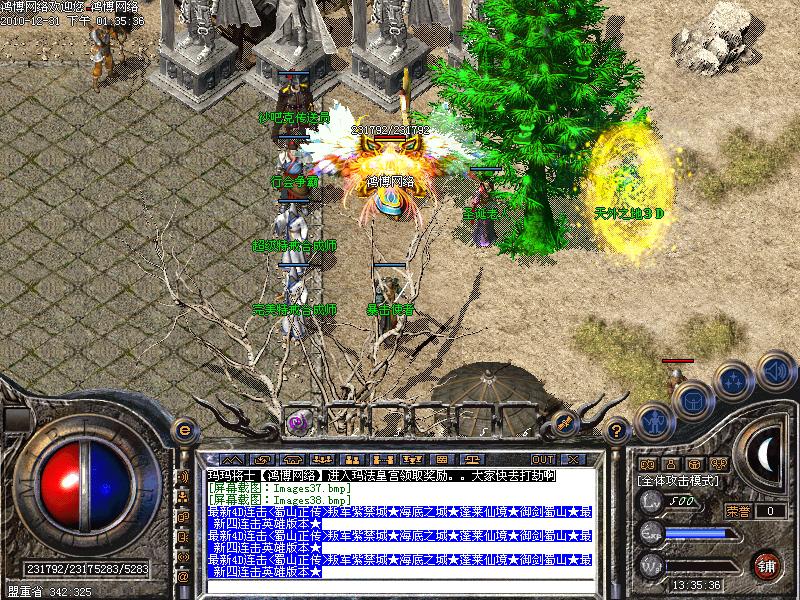
Task: Open the bag inventory round button
Action: tap(692, 401)
